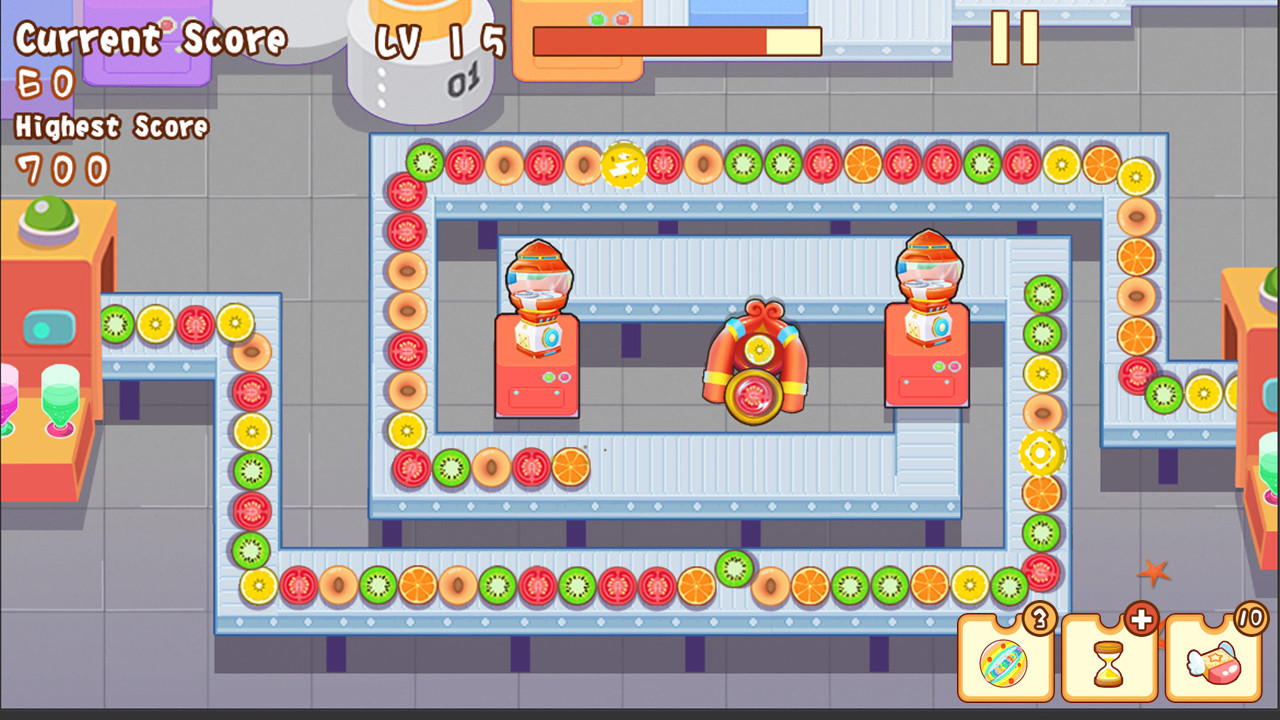This screenshot has width=1280, height=720.
Task: Select the glowing star ball on right conveyor
Action: coord(1042,455)
